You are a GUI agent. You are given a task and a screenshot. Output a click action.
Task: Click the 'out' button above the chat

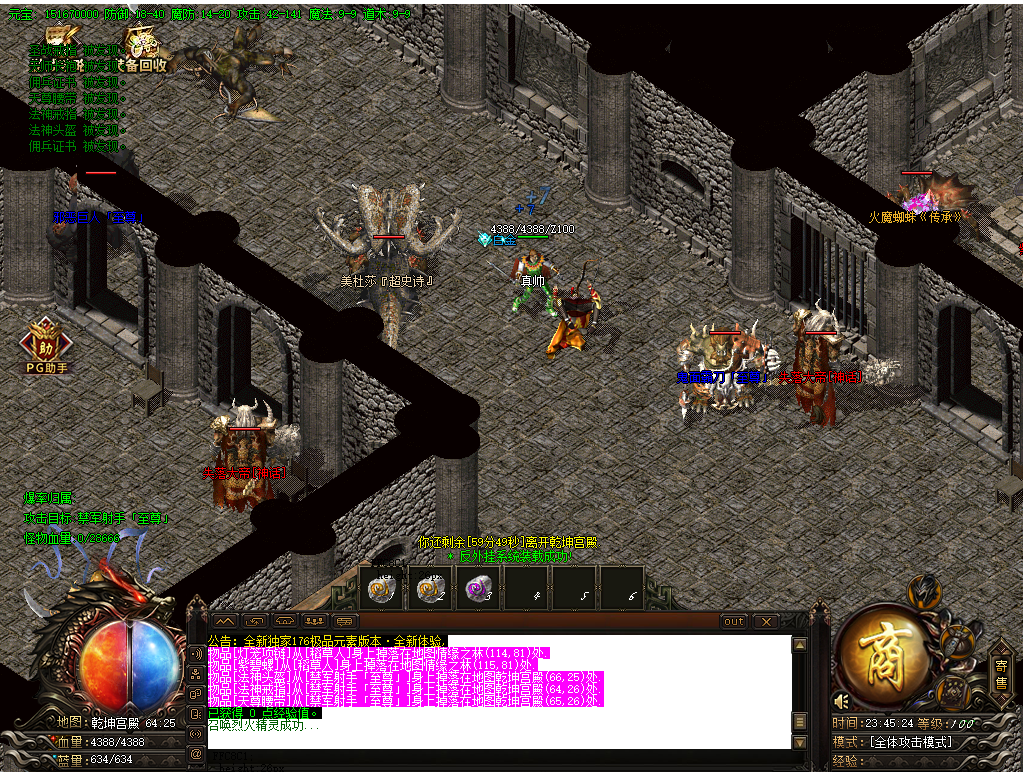(x=734, y=622)
